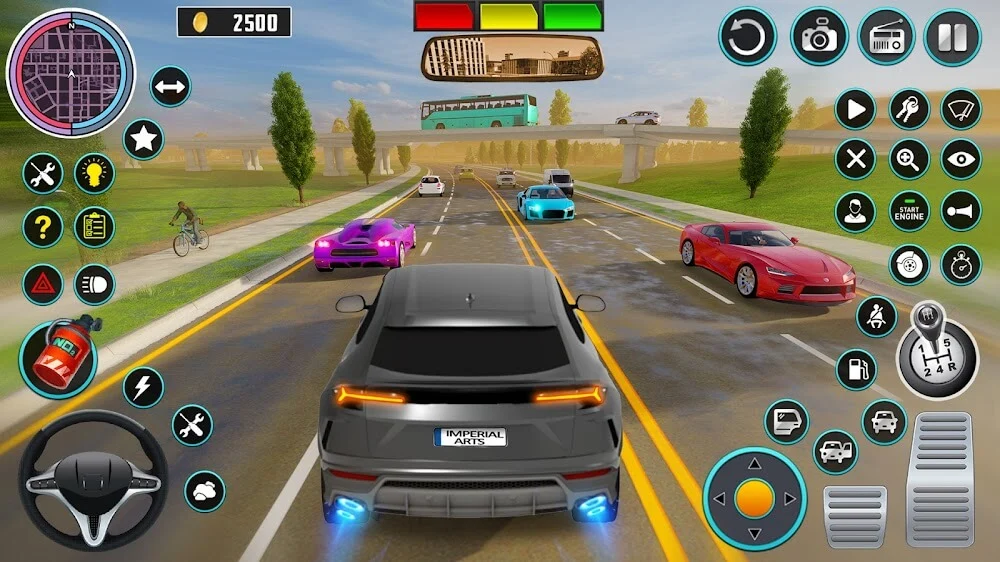Viewport: 1000px width, 562px height.
Task: Sound the horn
Action: click(961, 211)
